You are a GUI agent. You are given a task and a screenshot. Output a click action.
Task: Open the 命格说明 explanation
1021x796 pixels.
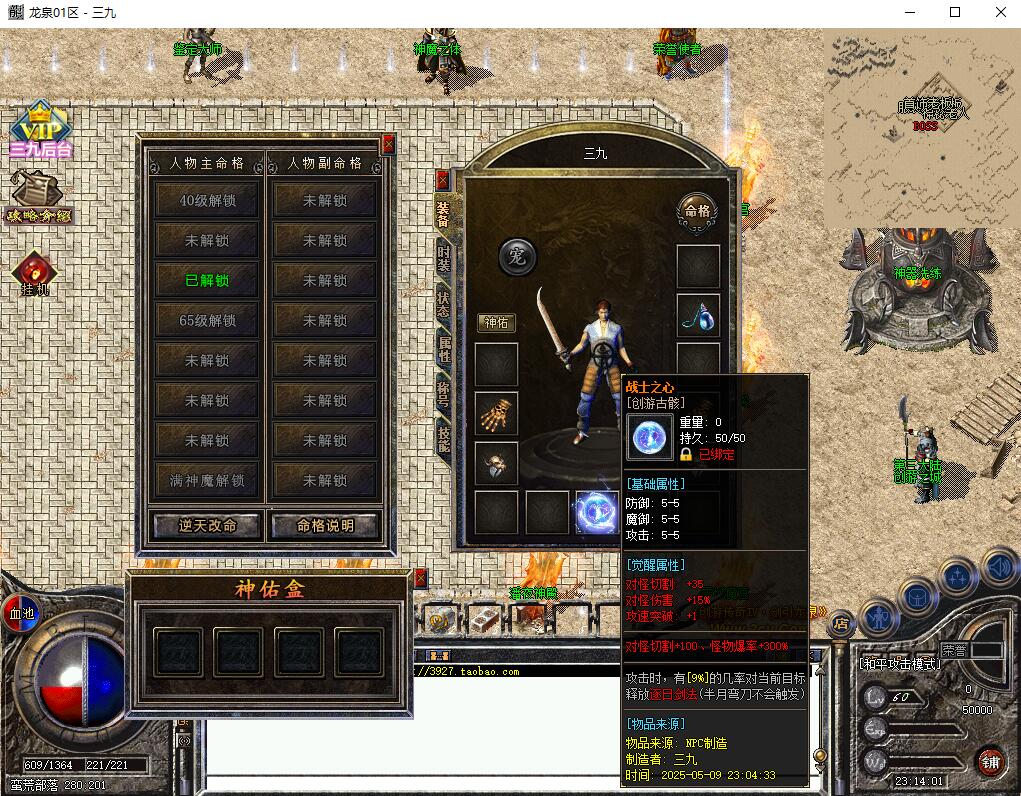click(325, 525)
